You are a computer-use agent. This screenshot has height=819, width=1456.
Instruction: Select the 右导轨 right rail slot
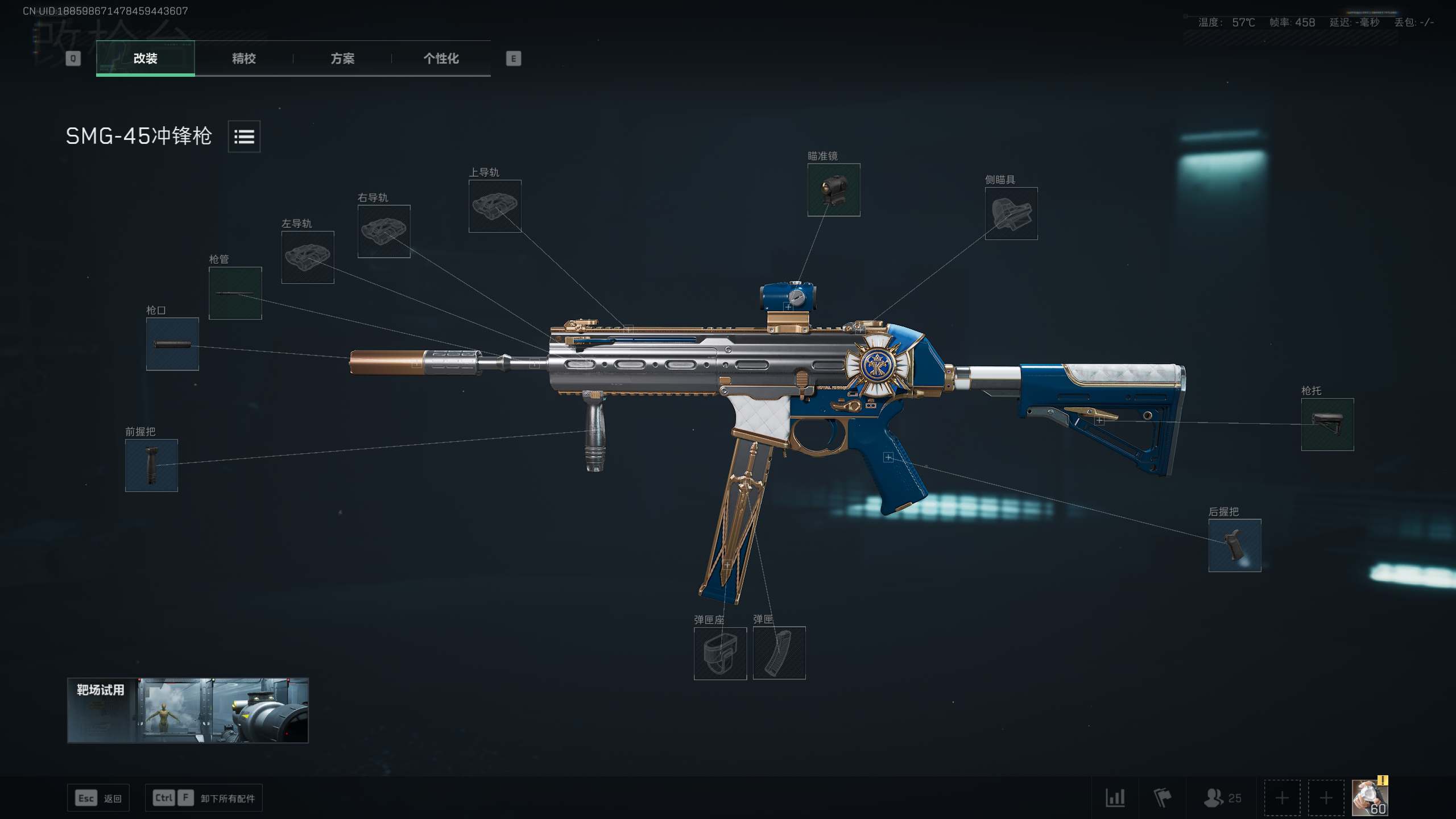[x=384, y=231]
